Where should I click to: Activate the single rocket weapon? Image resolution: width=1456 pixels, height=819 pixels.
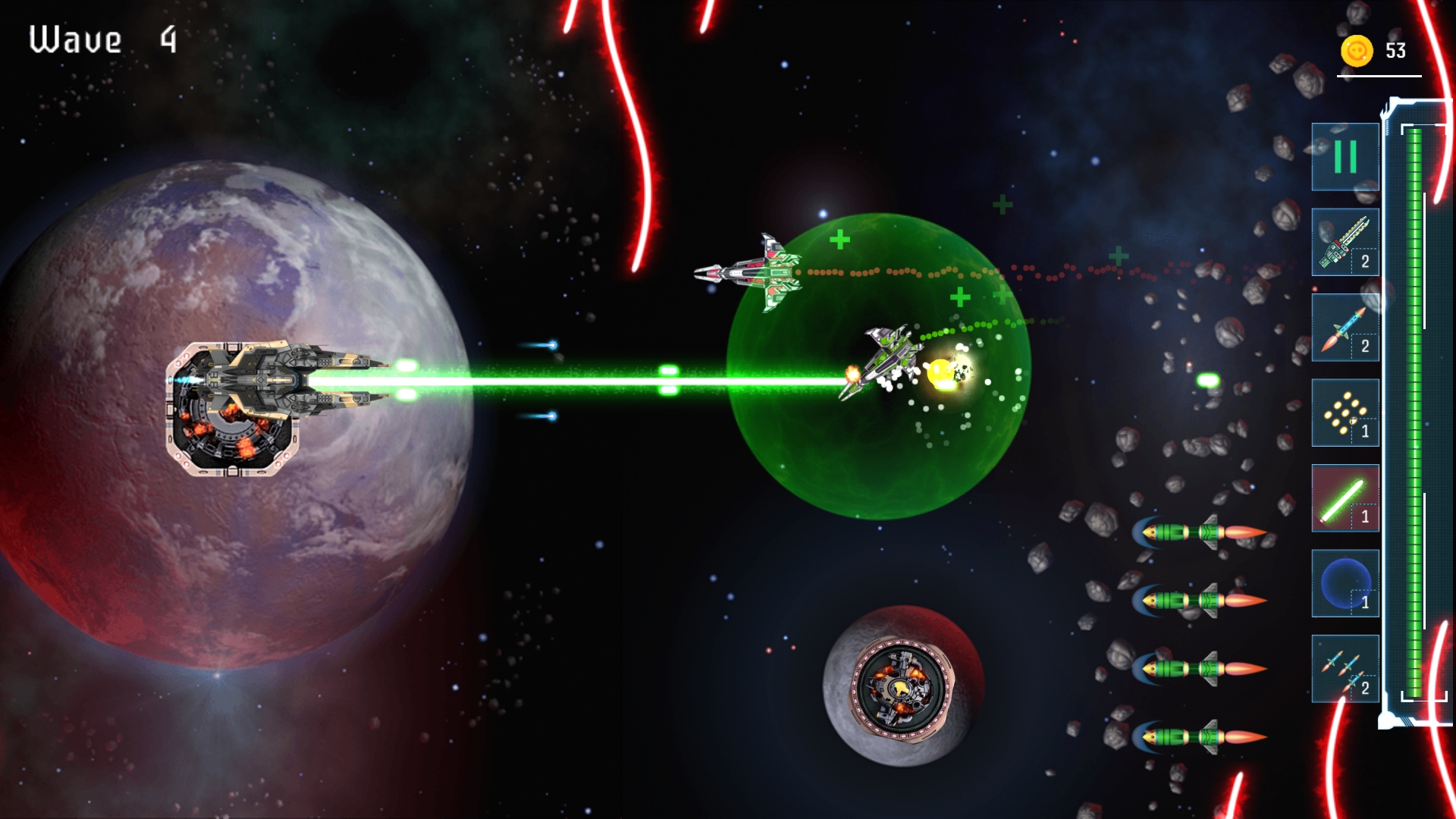tap(1345, 328)
